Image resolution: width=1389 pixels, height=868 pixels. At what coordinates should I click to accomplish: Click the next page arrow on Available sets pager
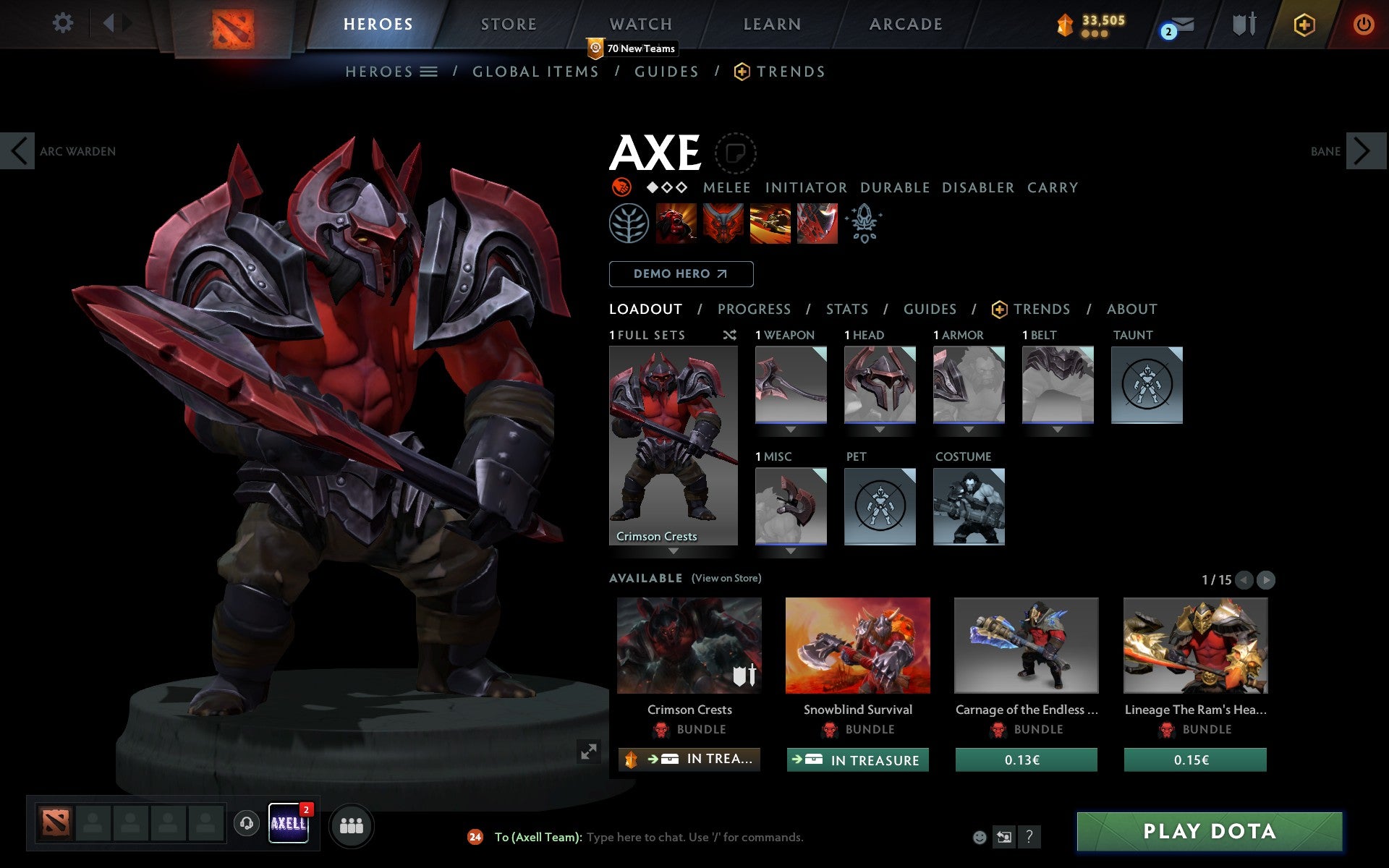(x=1265, y=579)
